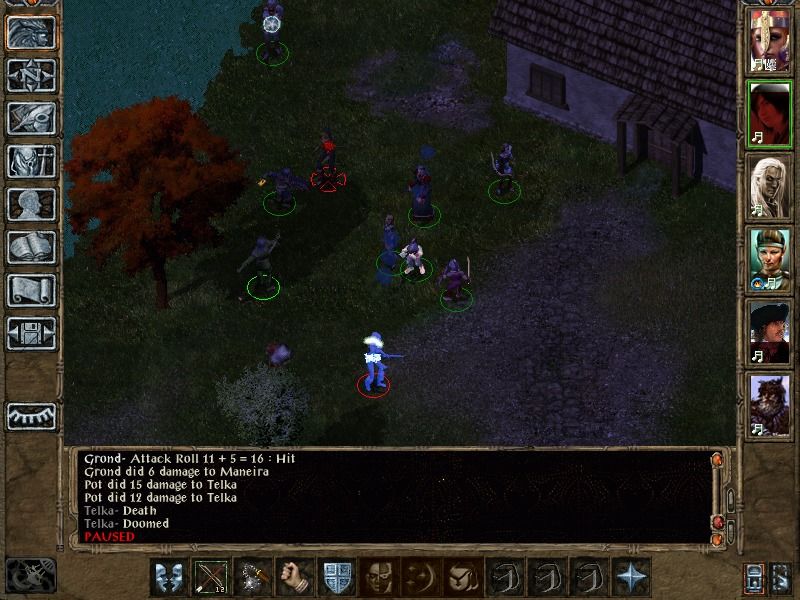Open the character record with head silhouette
This screenshot has width=800, height=600.
(31, 204)
